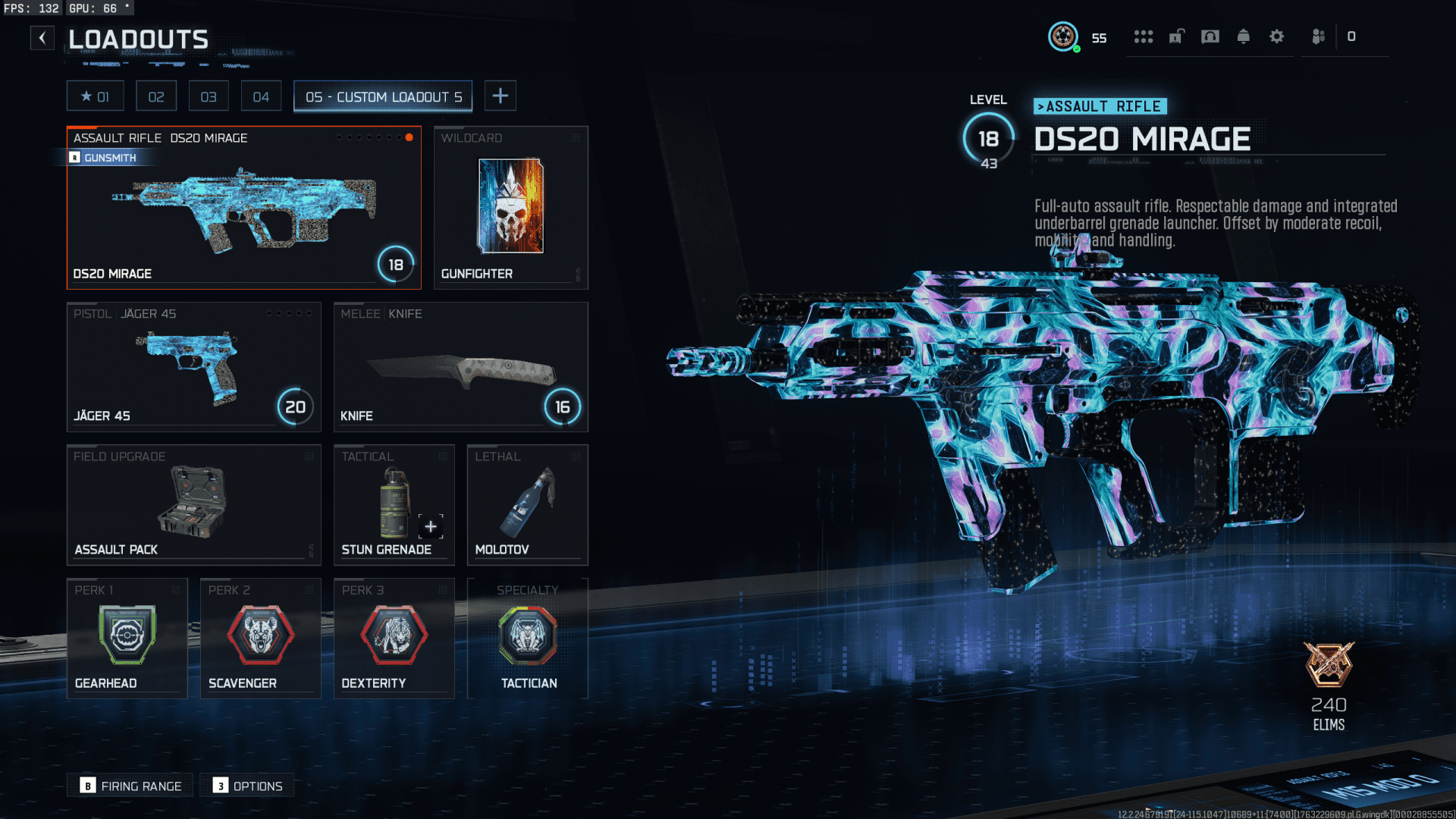Add a new loadout with the plus button
The width and height of the screenshot is (1456, 819).
point(500,96)
